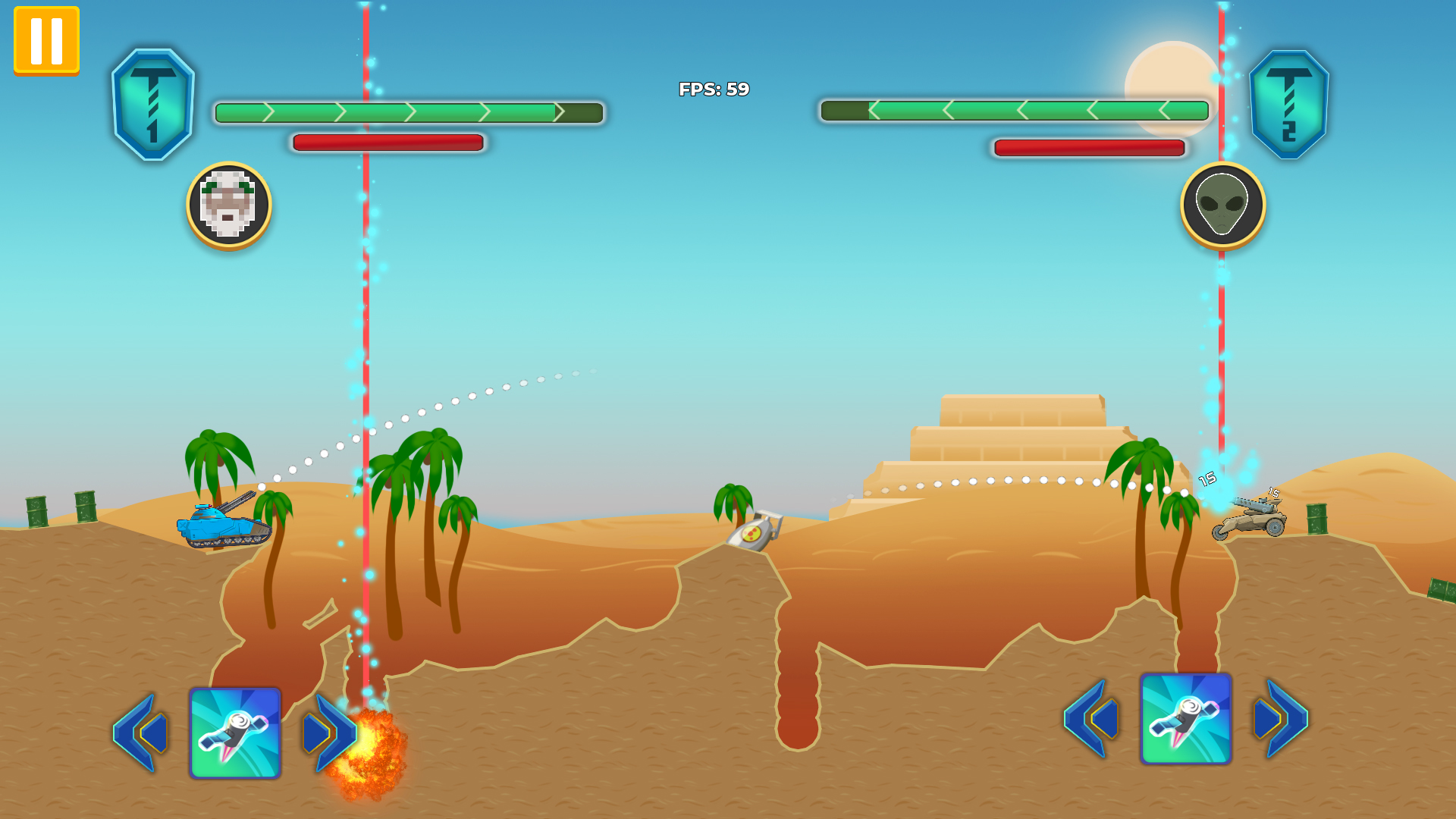Cycle to previous weapon for Player 1
The height and width of the screenshot is (819, 1456).
tap(140, 732)
